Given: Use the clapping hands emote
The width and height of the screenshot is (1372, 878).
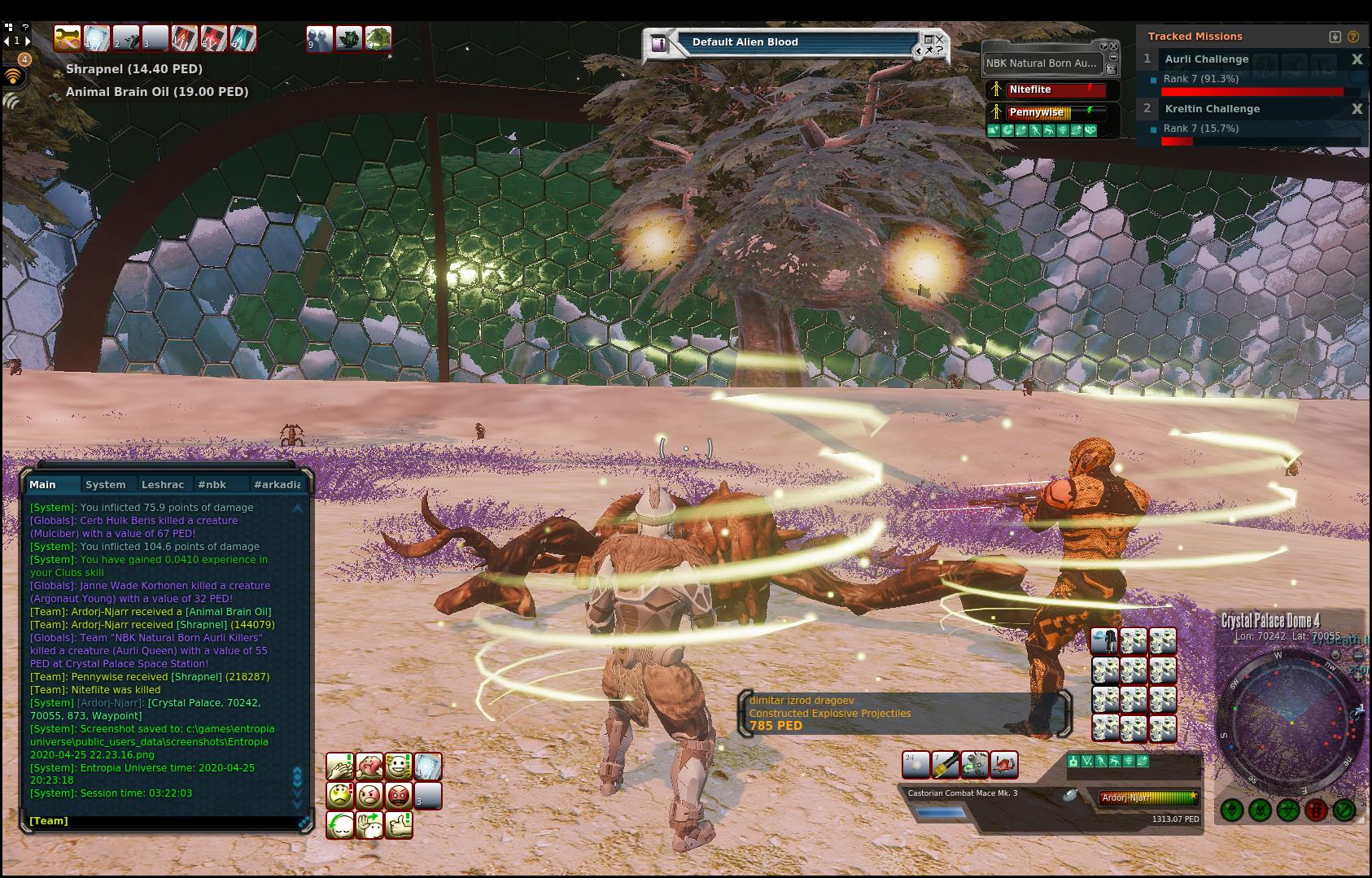Looking at the screenshot, I should tap(340, 766).
